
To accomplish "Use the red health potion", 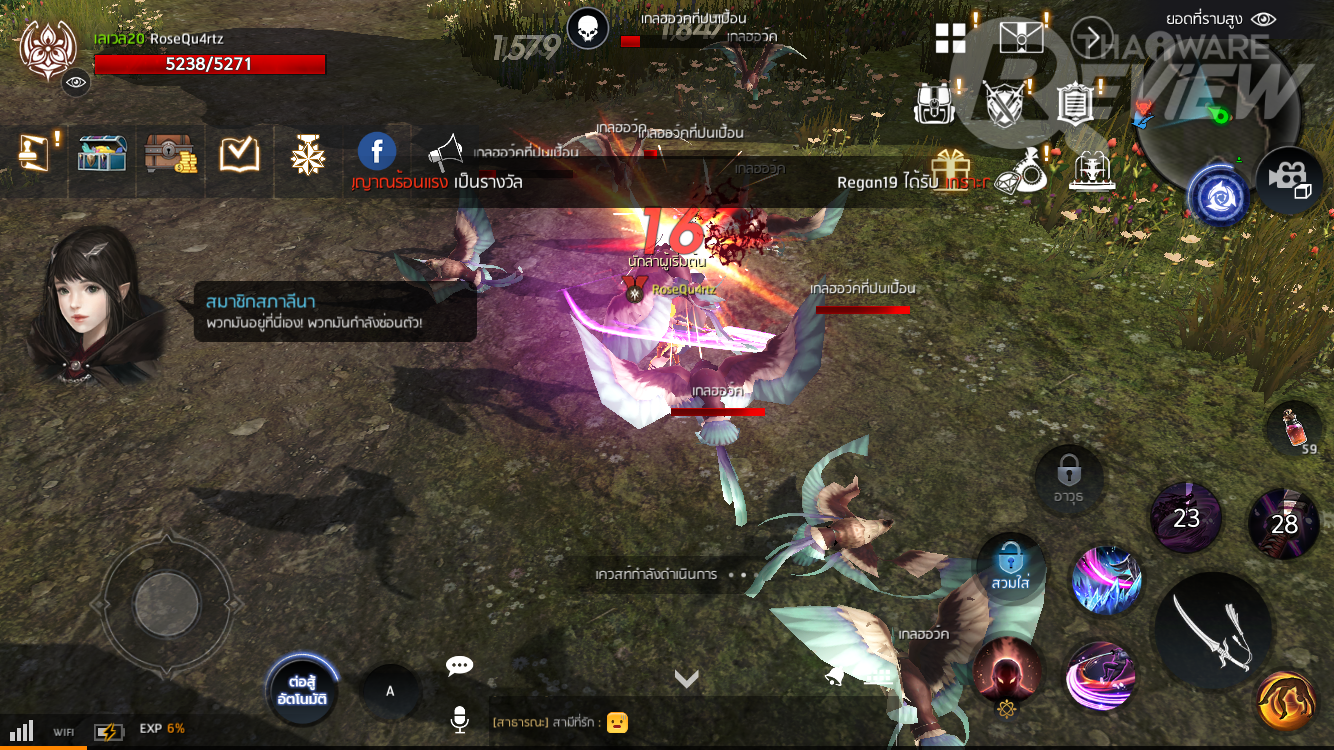I will pos(1293,429).
